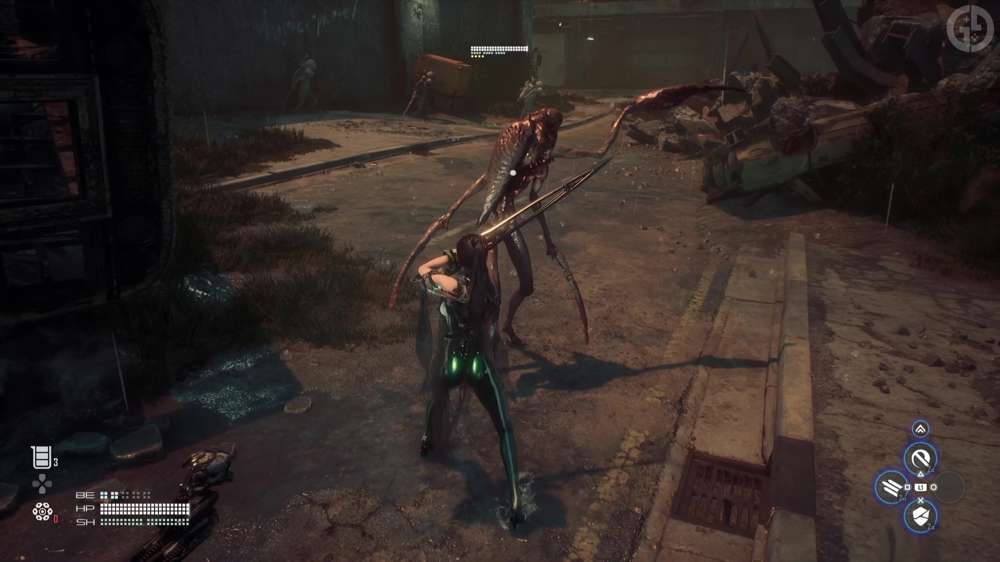
Task: Activate the triple-slash Beta skill
Action: [x=890, y=487]
